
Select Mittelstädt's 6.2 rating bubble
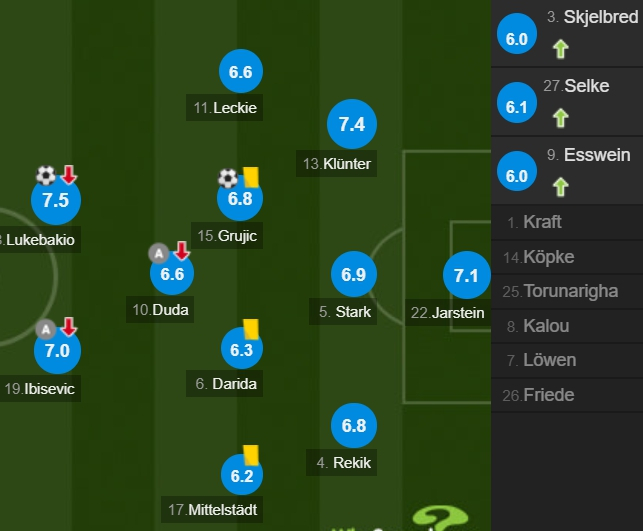pyautogui.click(x=241, y=476)
